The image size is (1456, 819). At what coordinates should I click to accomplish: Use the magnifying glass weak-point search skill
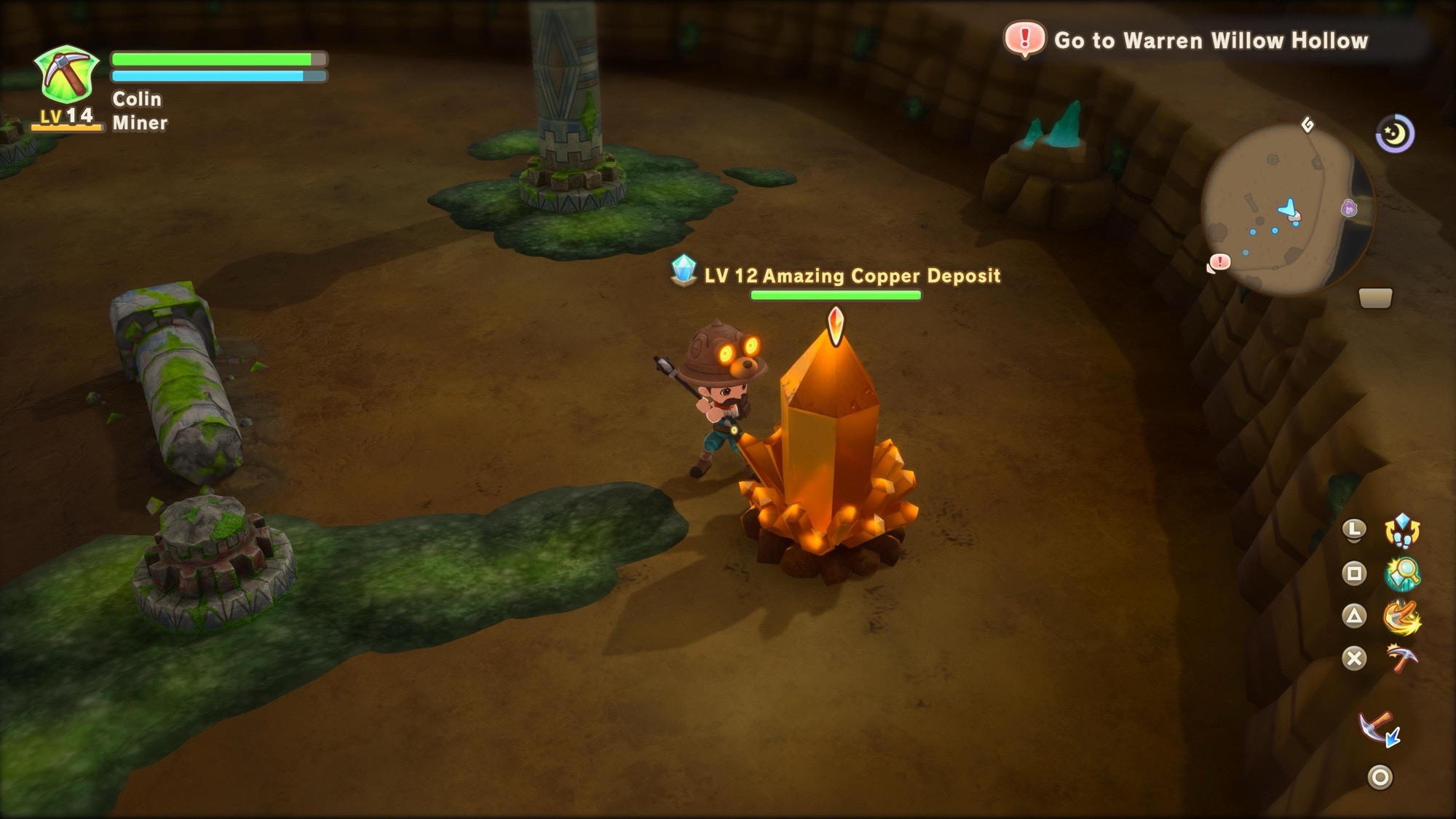pyautogui.click(x=1401, y=574)
